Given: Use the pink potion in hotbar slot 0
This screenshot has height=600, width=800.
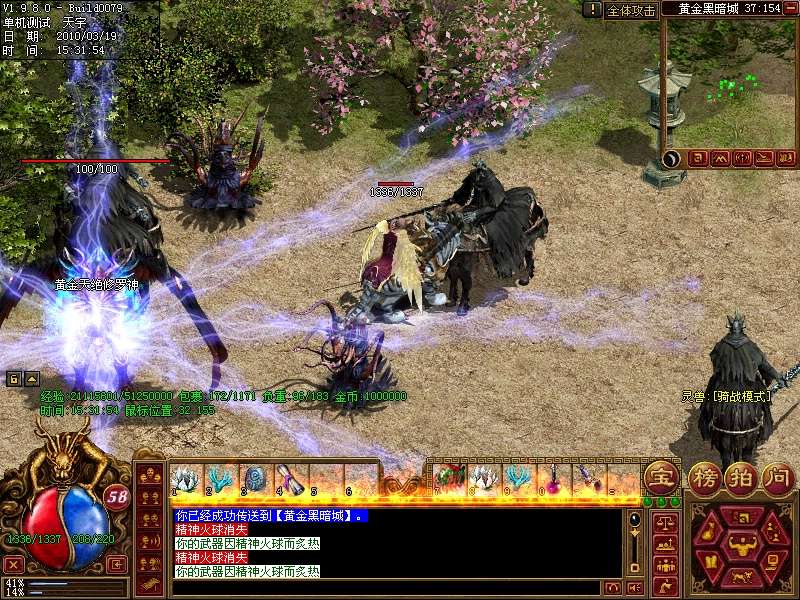Looking at the screenshot, I should click(x=551, y=481).
